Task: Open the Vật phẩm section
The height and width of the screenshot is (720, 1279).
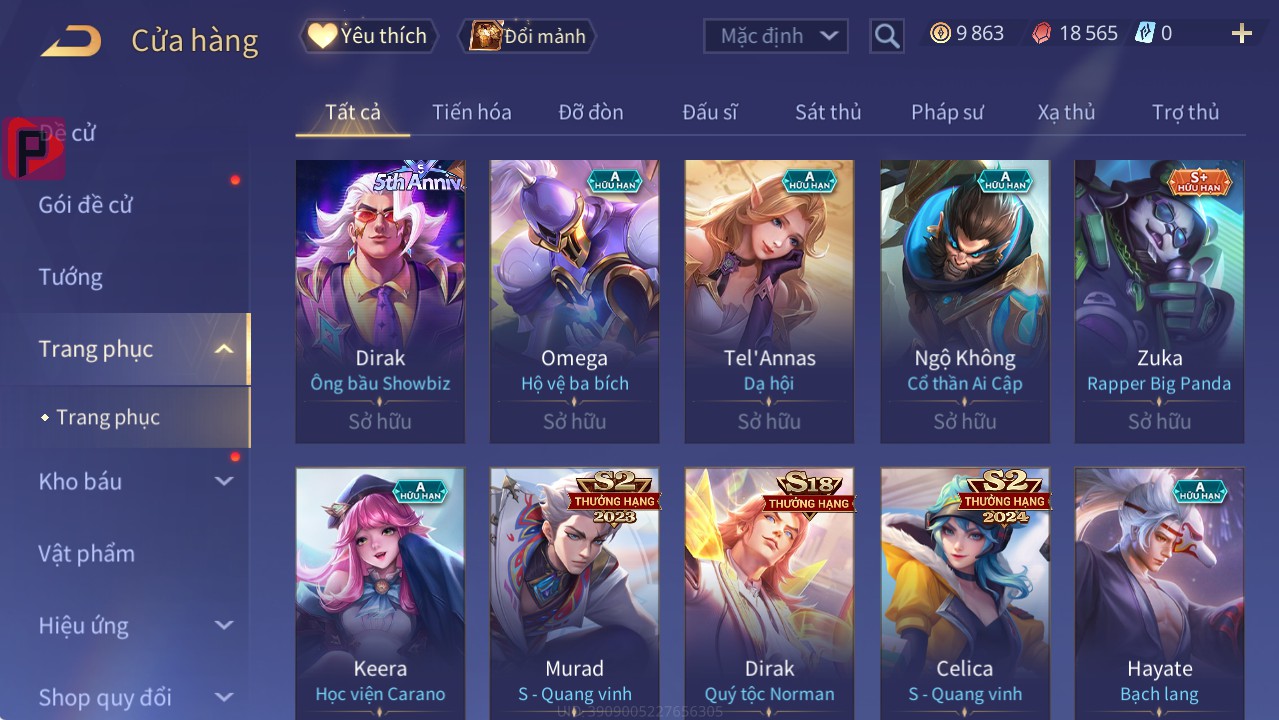Action: pos(86,553)
